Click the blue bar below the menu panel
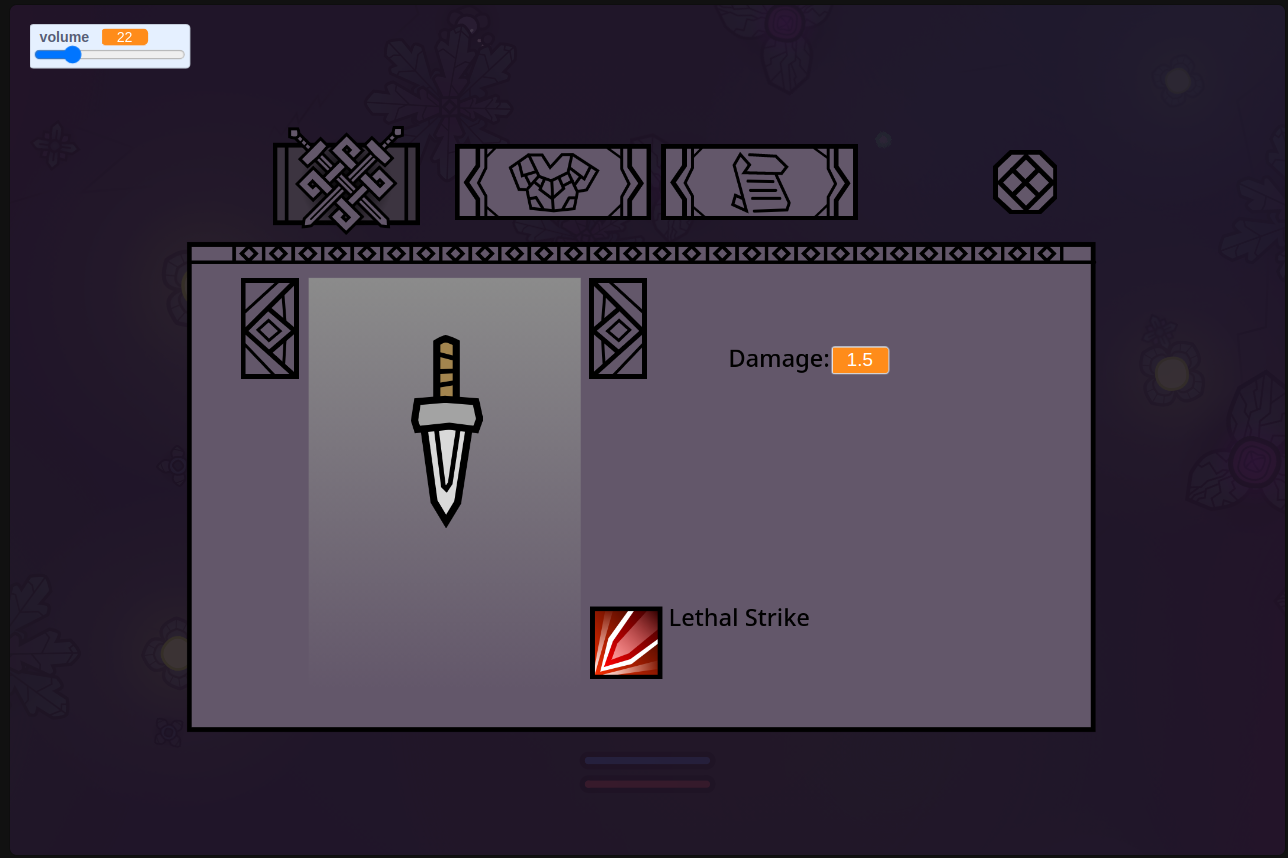The image size is (1288, 858). click(646, 762)
